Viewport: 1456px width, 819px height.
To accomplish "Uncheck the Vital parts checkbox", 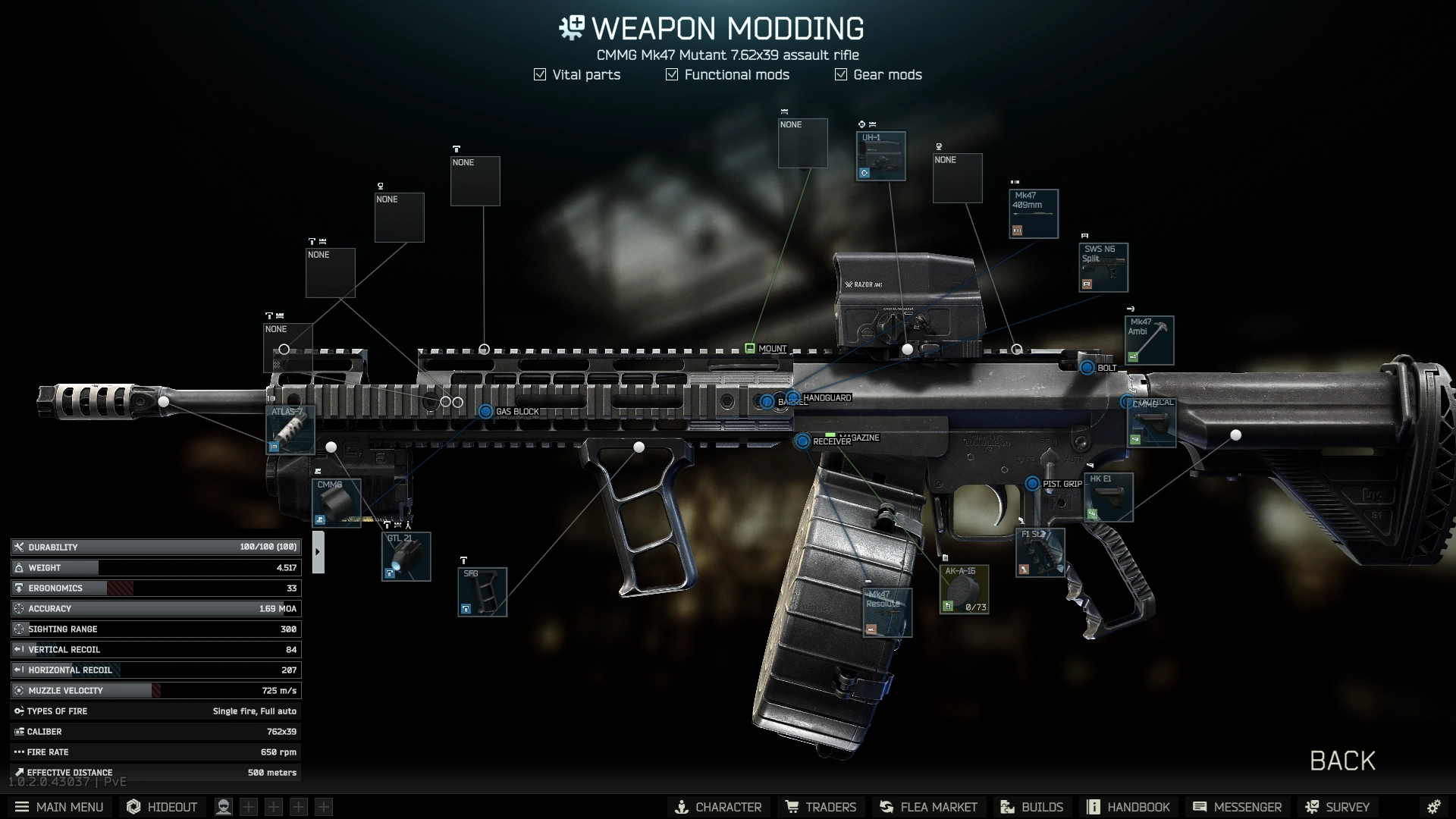I will [540, 74].
